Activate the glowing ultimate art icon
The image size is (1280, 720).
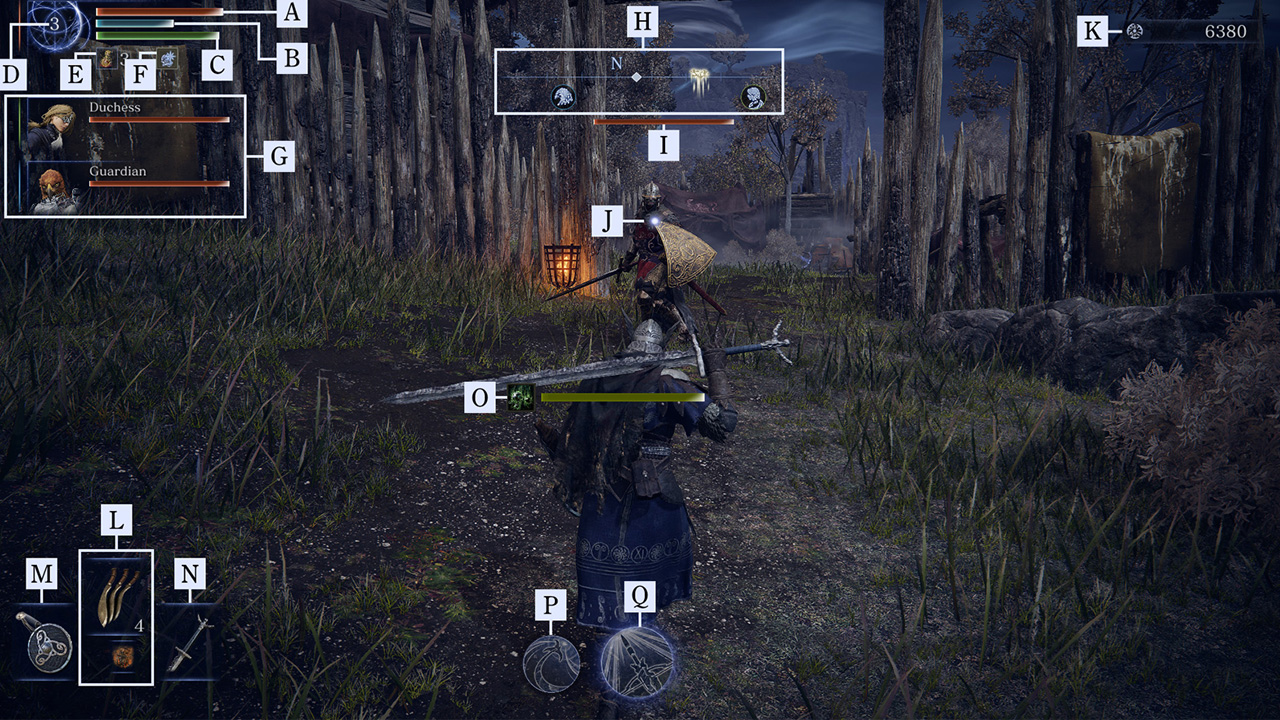636,662
